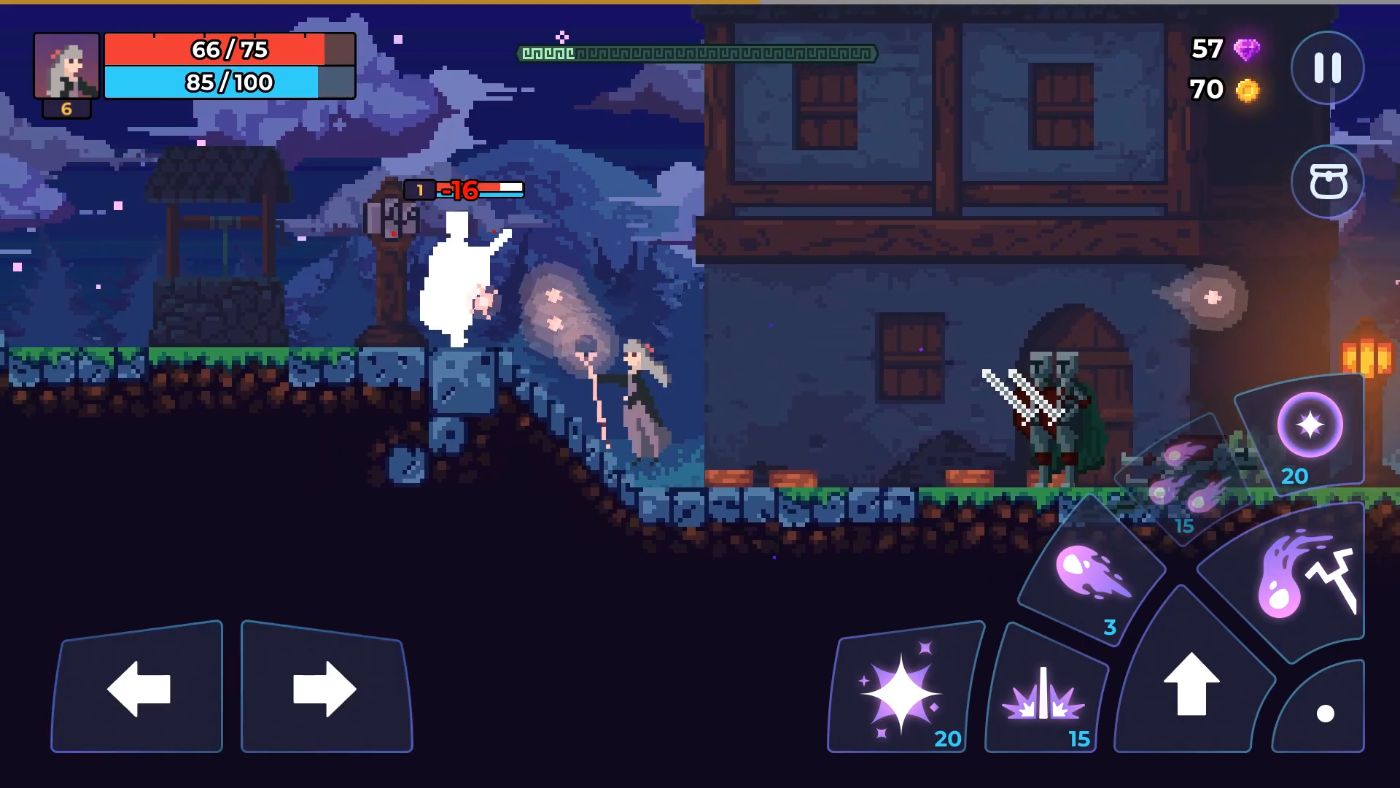Open the potion jar menu
Viewport: 1400px width, 788px height.
click(x=1326, y=182)
